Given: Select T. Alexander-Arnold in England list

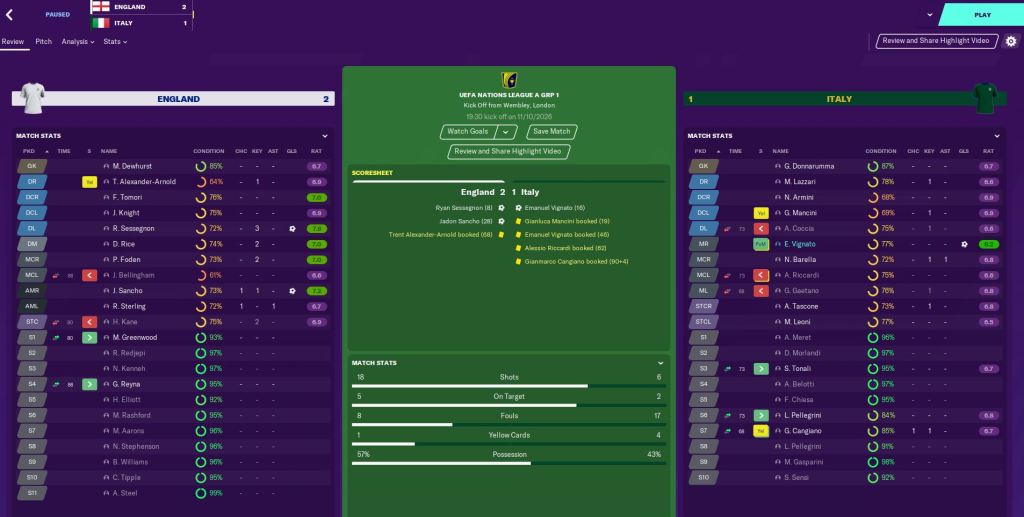Looking at the screenshot, I should [x=145, y=182].
